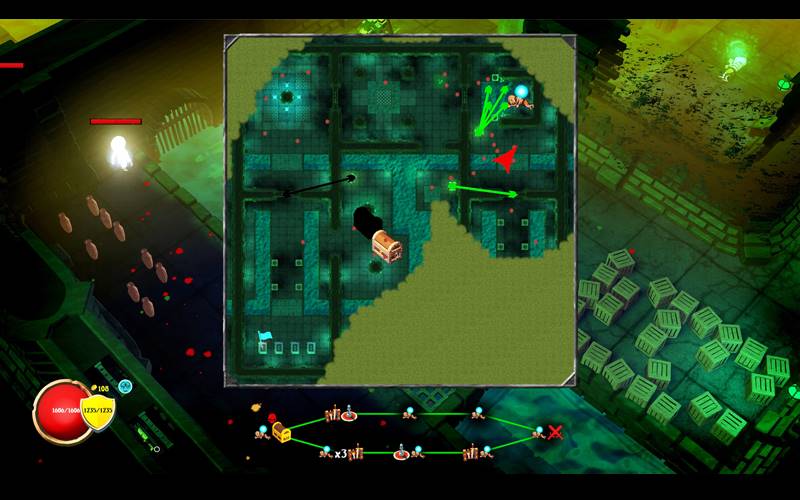Select the blue flag marker on the map
Viewport: 800px width, 500px height.
click(264, 337)
